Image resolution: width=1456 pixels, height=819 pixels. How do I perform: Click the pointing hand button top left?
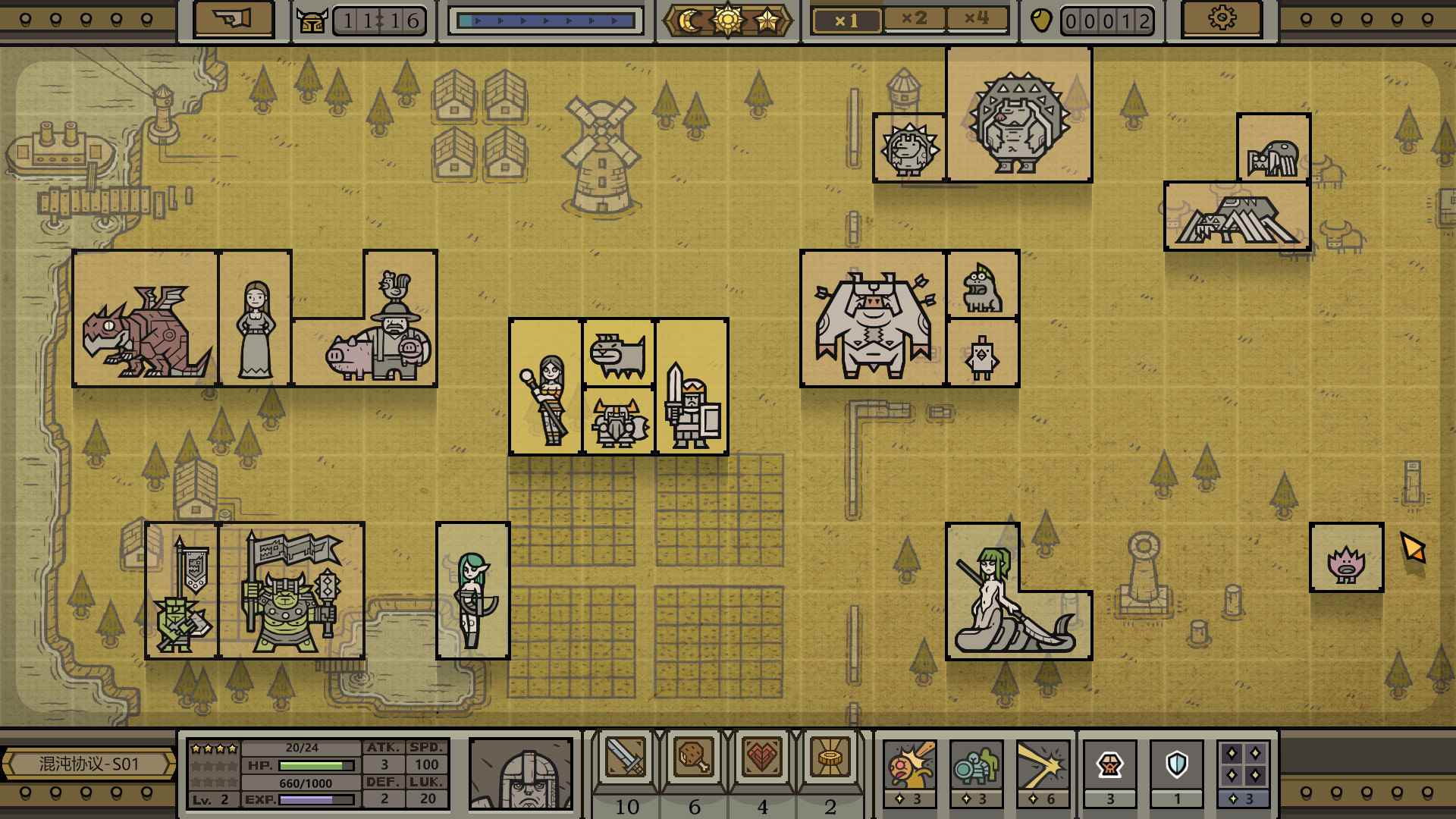click(235, 20)
